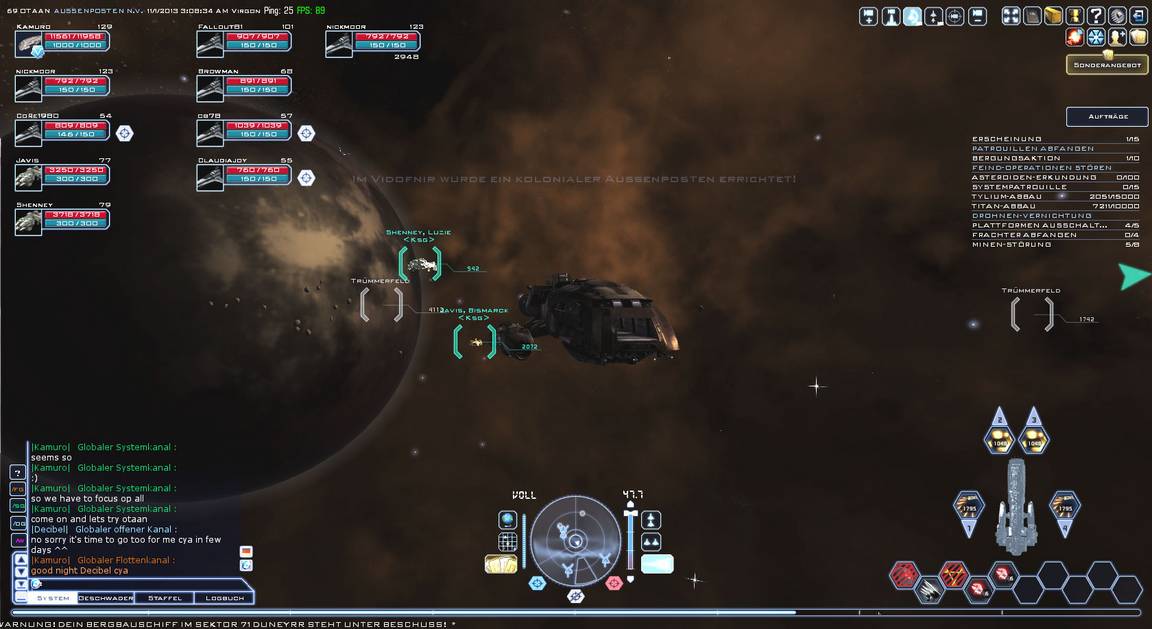
Task: Click the German flag chat language icon
Action: pyautogui.click(x=246, y=551)
